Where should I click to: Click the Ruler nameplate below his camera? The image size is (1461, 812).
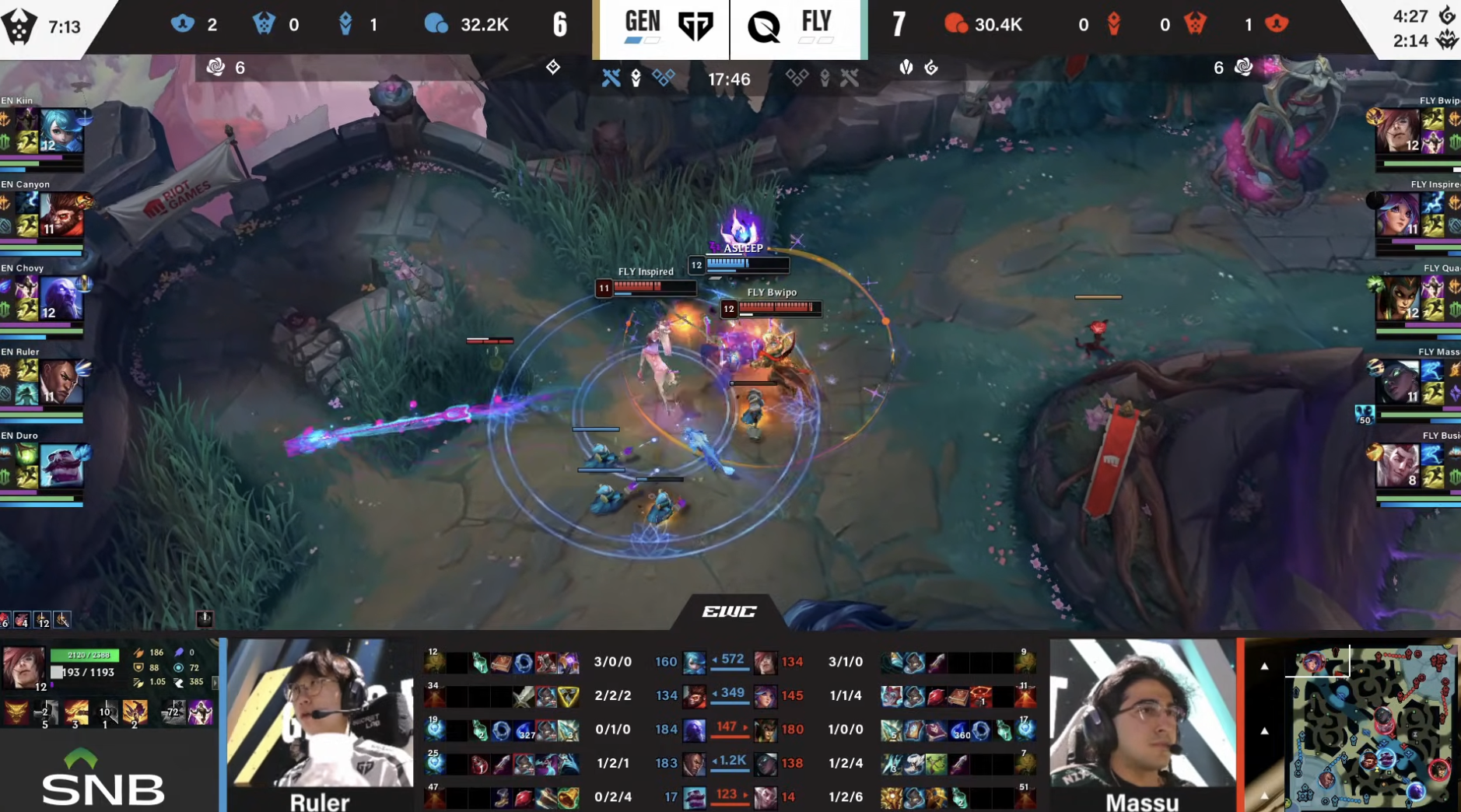[x=319, y=801]
